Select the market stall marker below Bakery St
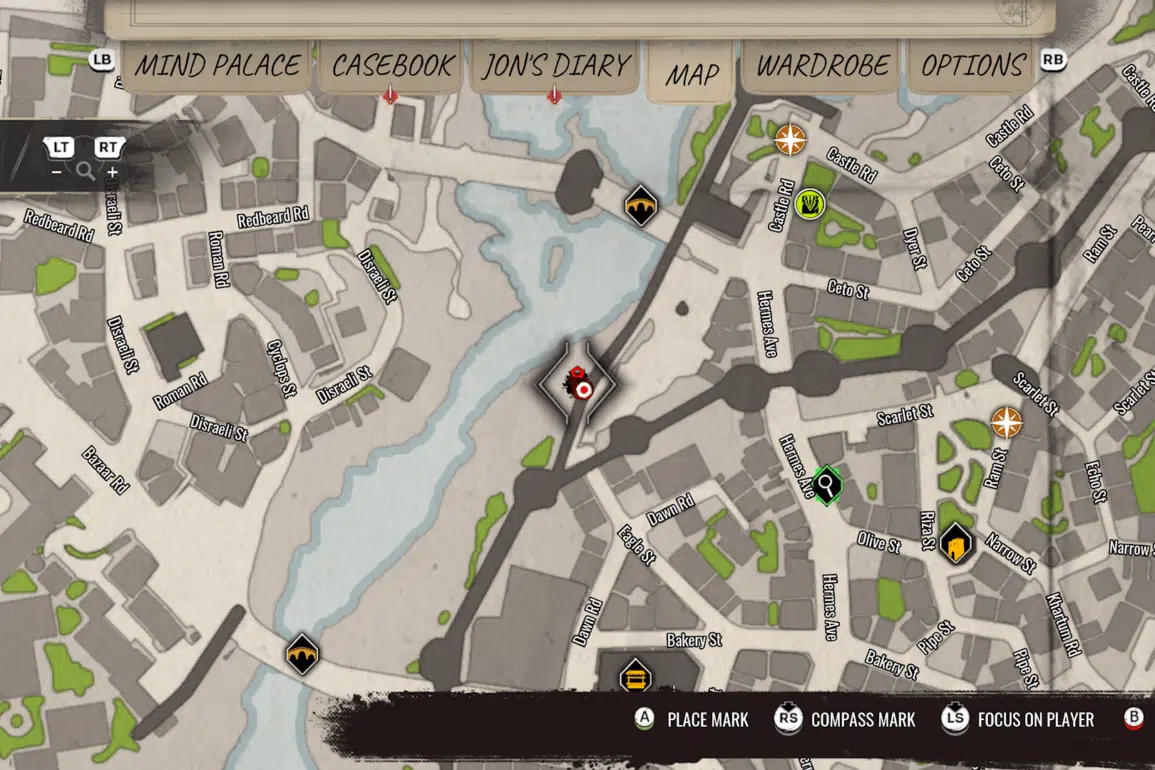The image size is (1155, 770). pos(633,677)
